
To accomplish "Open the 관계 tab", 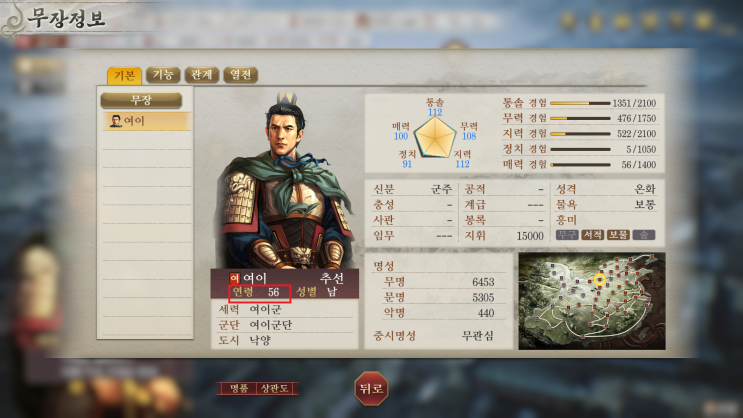I will pos(201,75).
